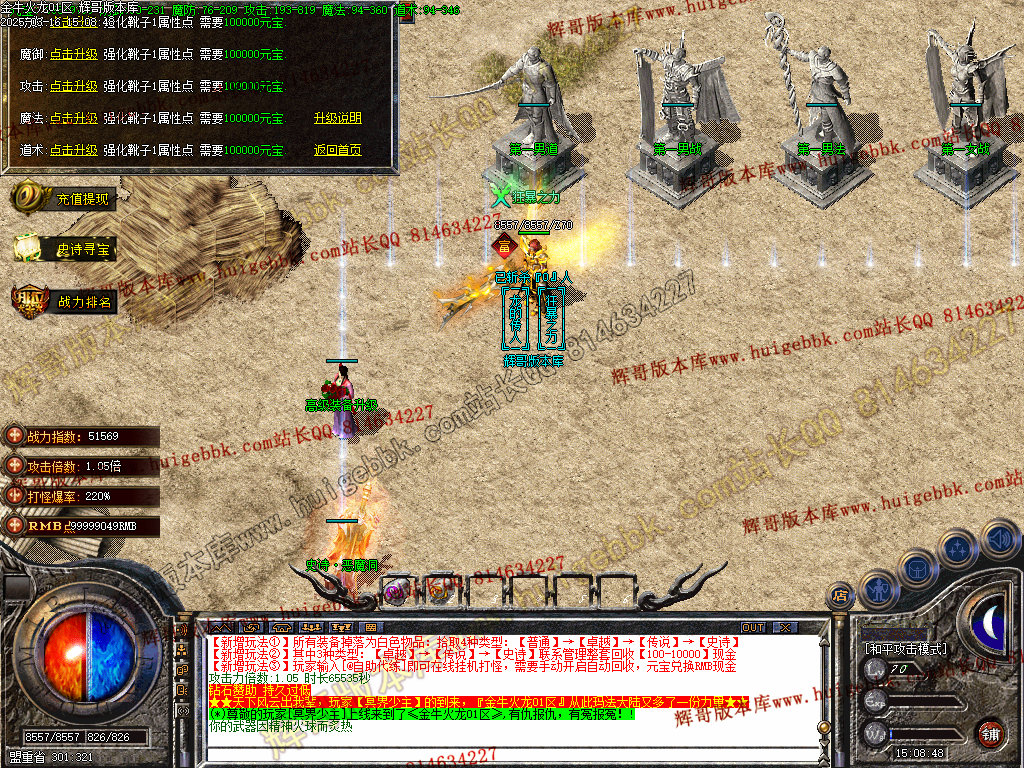
Task: Click the OUT button above chat
Action: pos(753,628)
